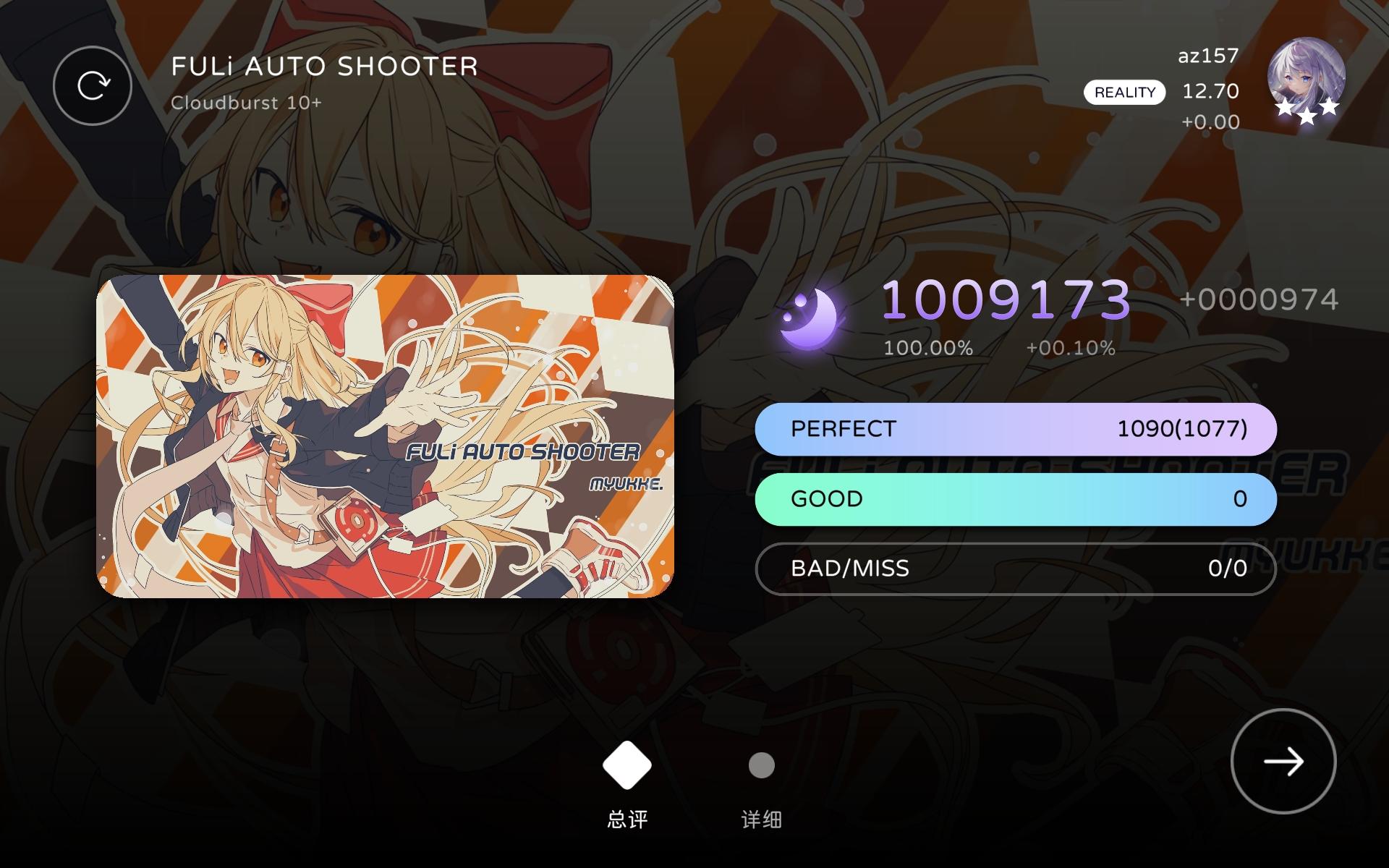Click the PERFECT count bar
The image size is (1389, 868).
click(x=1014, y=428)
